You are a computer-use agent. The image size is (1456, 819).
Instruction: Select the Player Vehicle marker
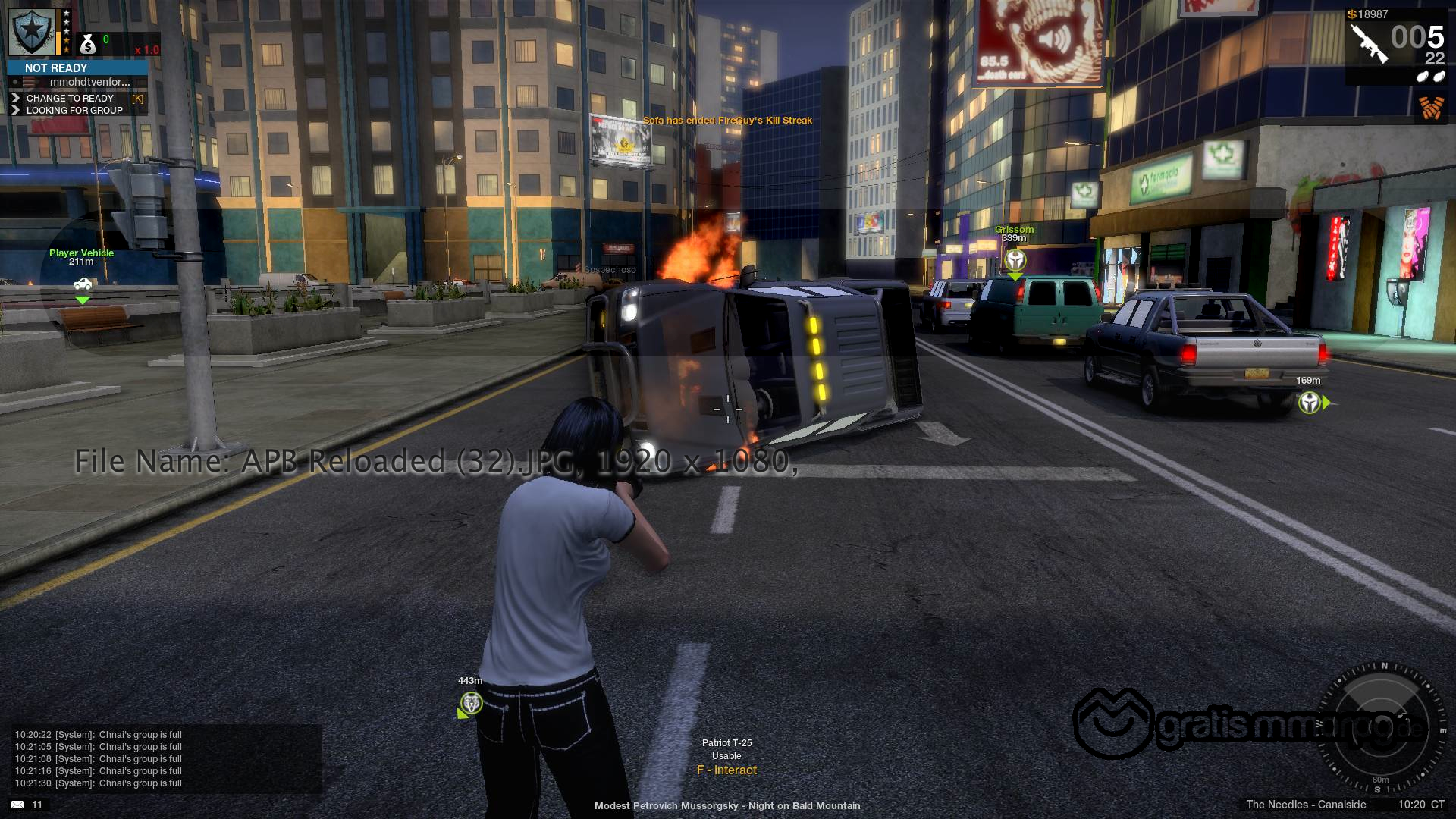click(82, 284)
